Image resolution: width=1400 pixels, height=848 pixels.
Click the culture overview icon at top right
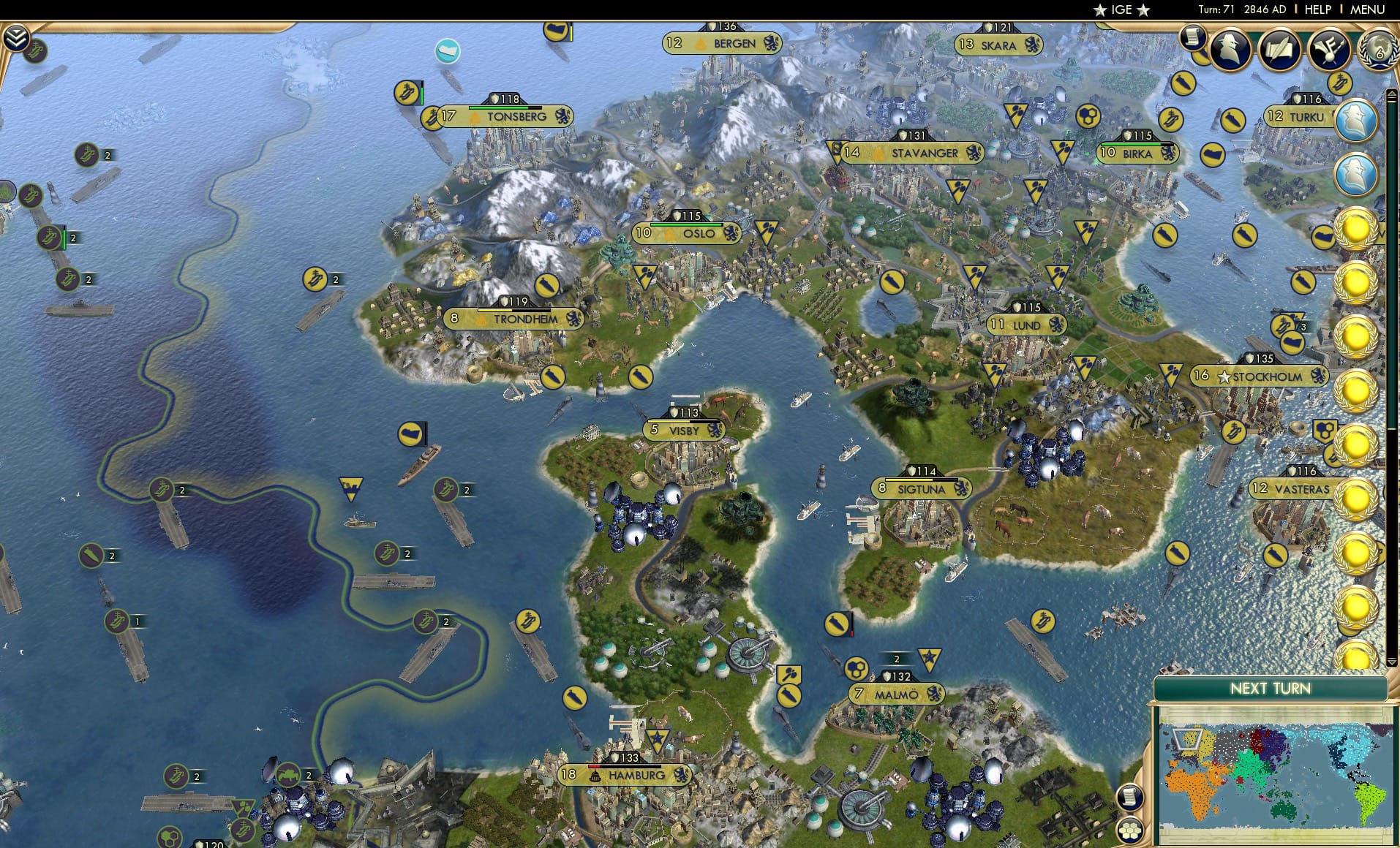[x=1331, y=48]
